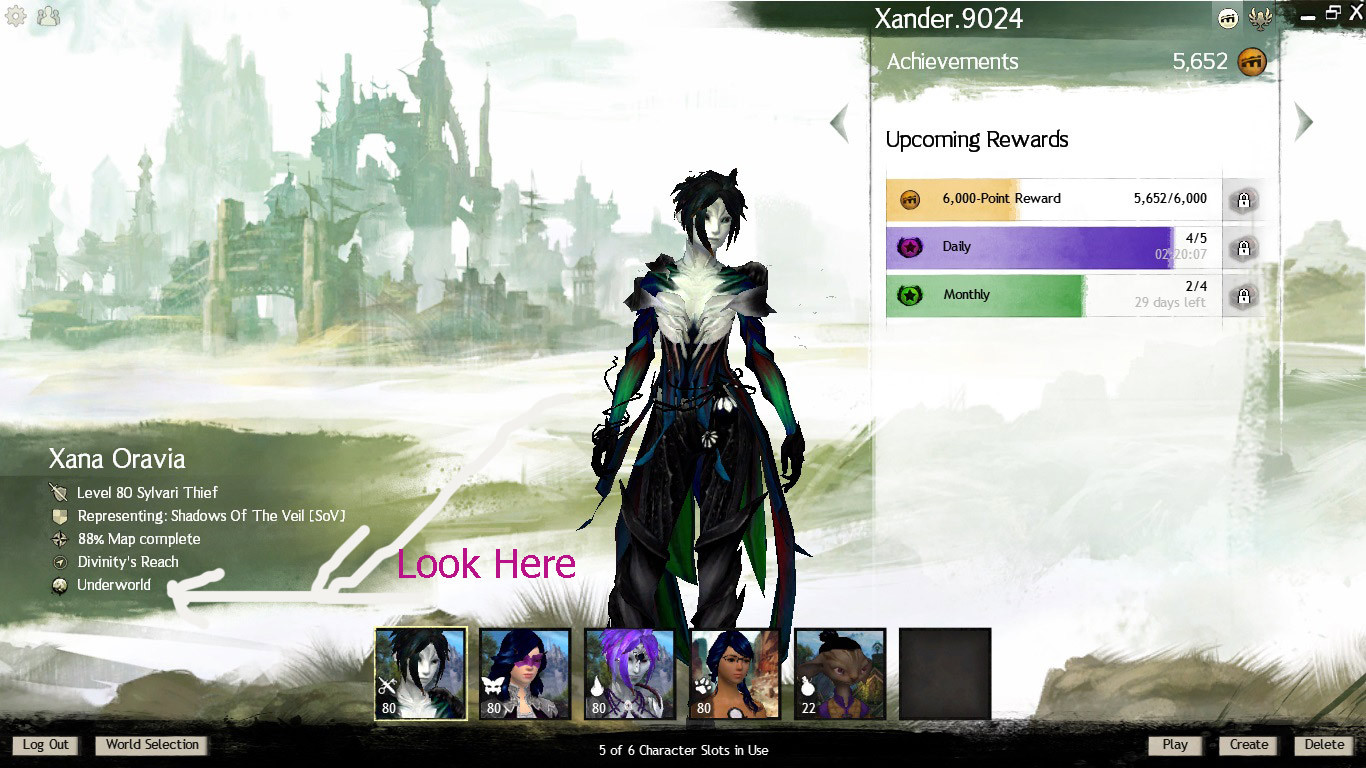Create a new character
This screenshot has height=768, width=1366.
[x=1248, y=745]
